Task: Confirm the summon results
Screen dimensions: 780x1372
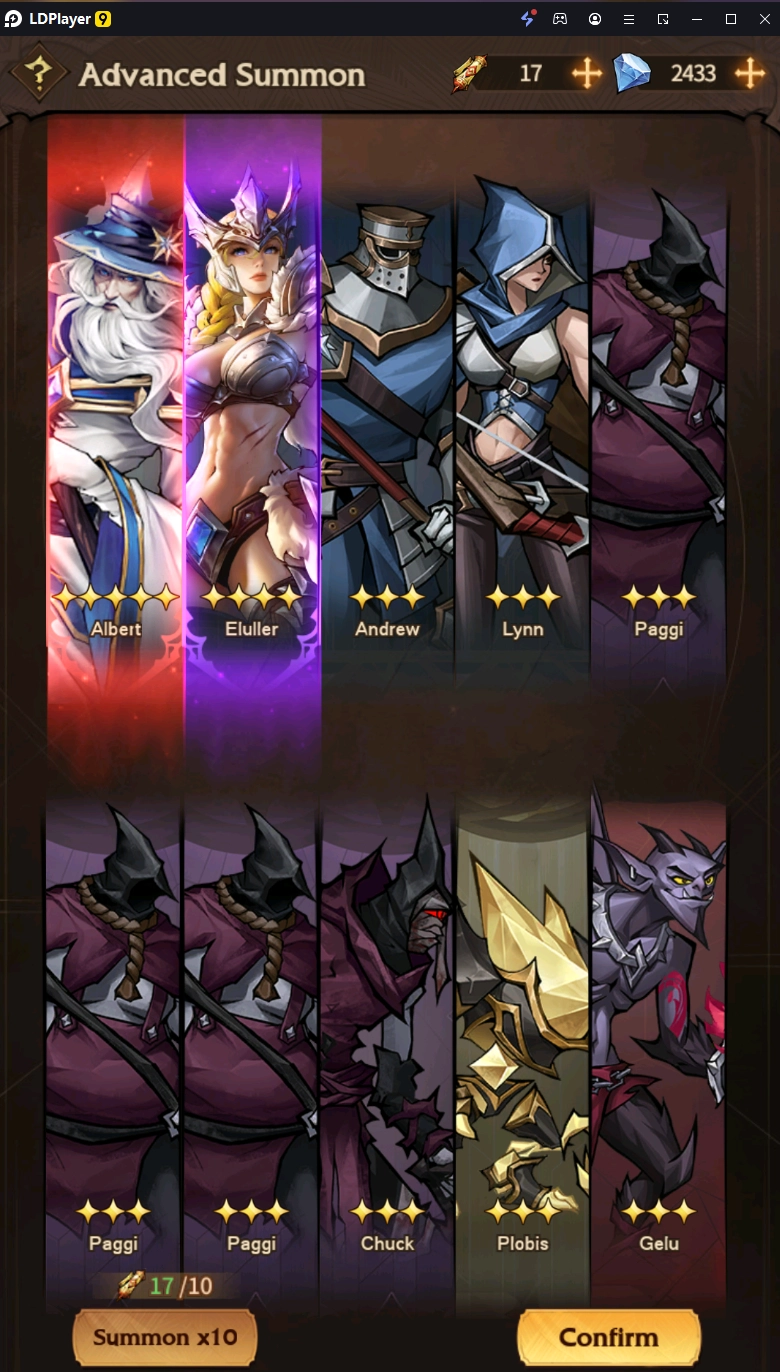Action: coord(608,1337)
